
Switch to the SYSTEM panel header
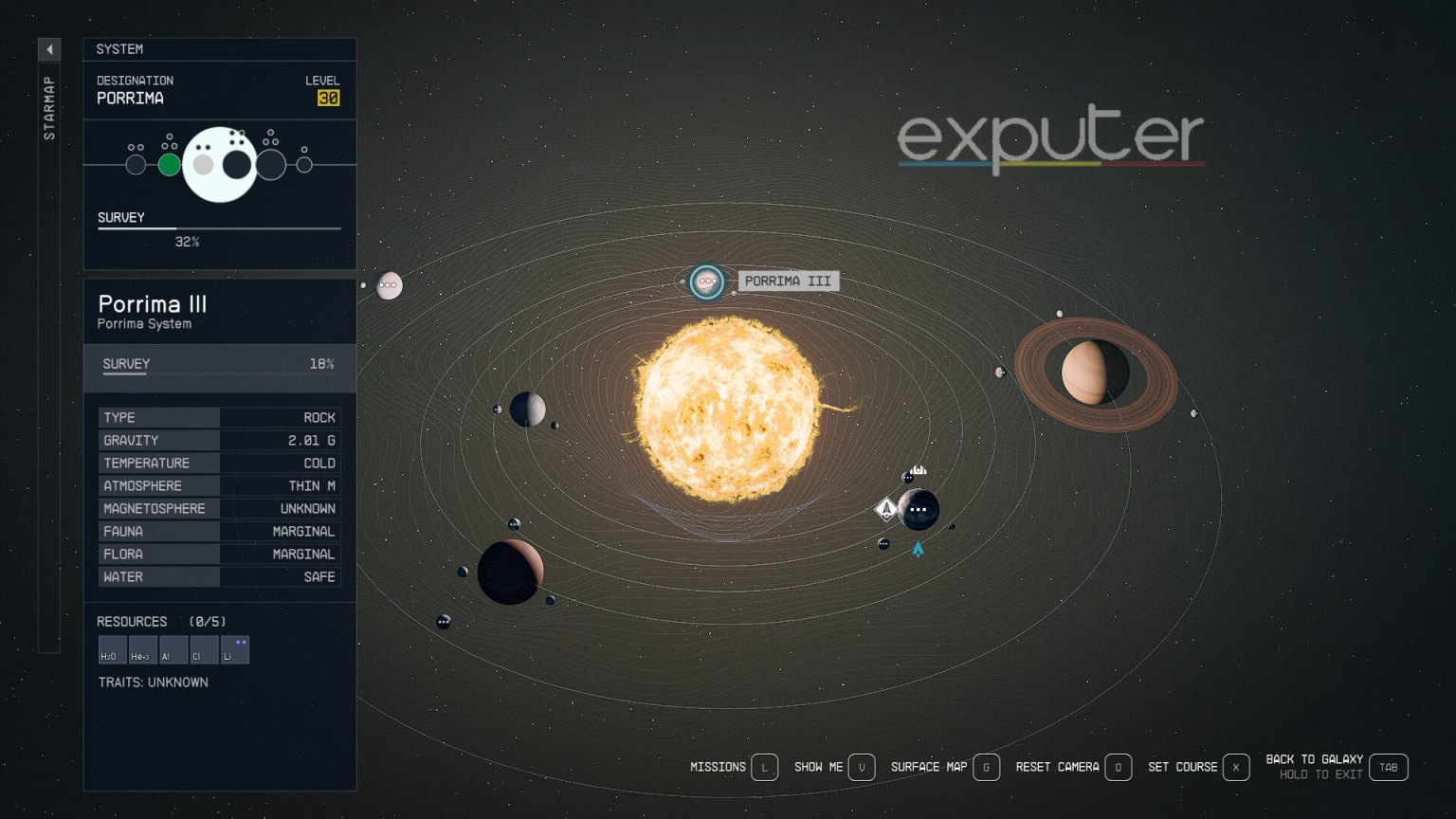121,49
